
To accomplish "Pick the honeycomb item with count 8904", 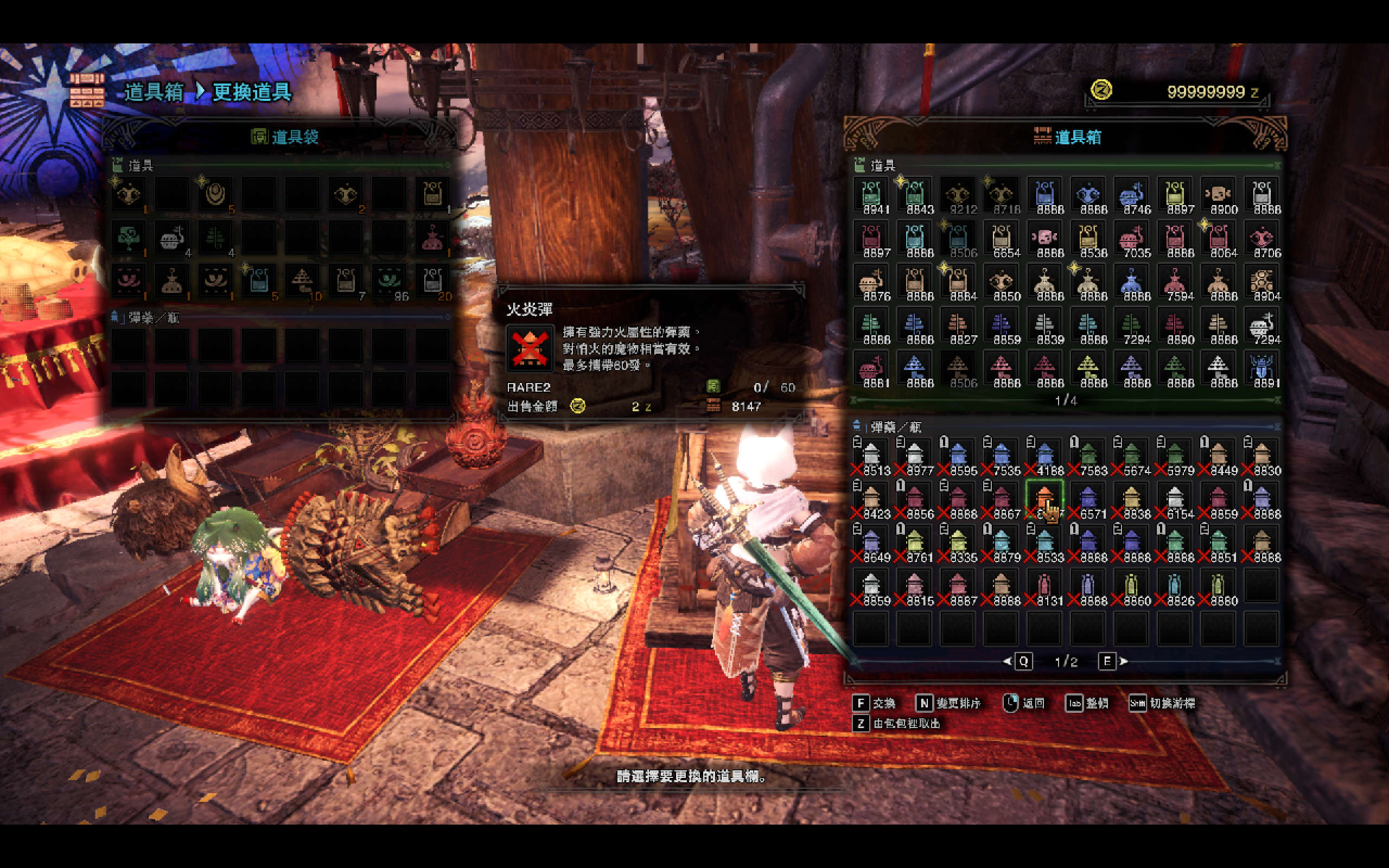I will tap(1261, 282).
